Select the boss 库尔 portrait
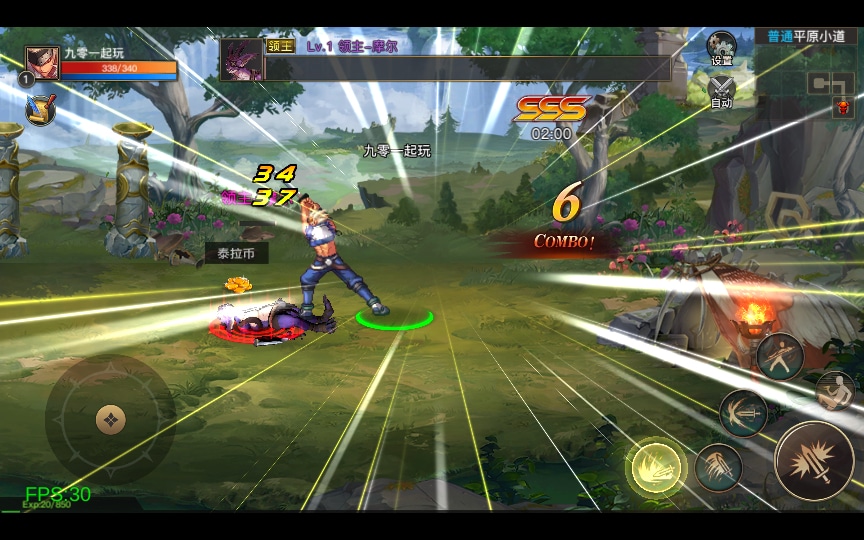 point(242,60)
